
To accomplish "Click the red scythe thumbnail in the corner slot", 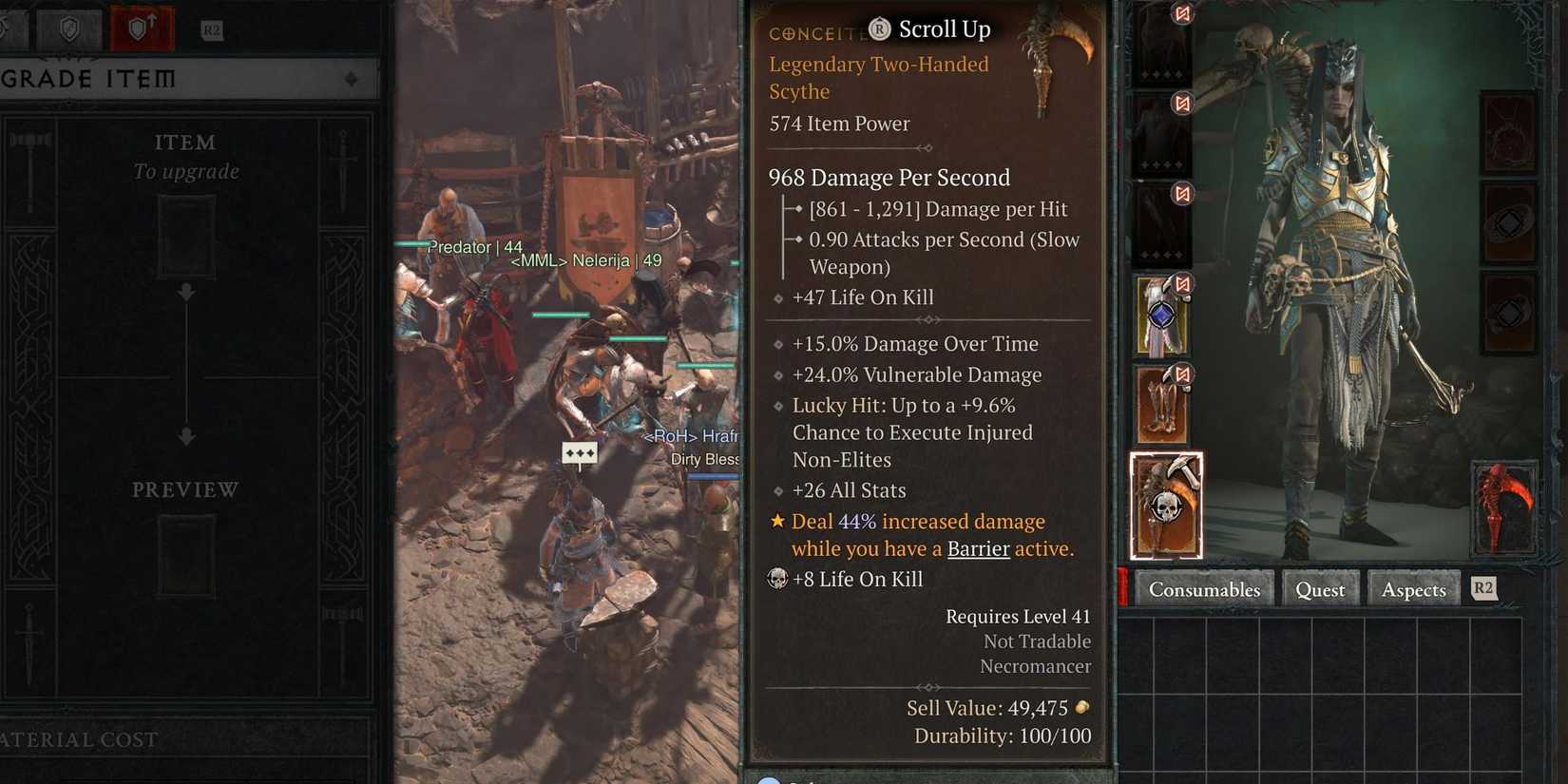I will 1504,507.
